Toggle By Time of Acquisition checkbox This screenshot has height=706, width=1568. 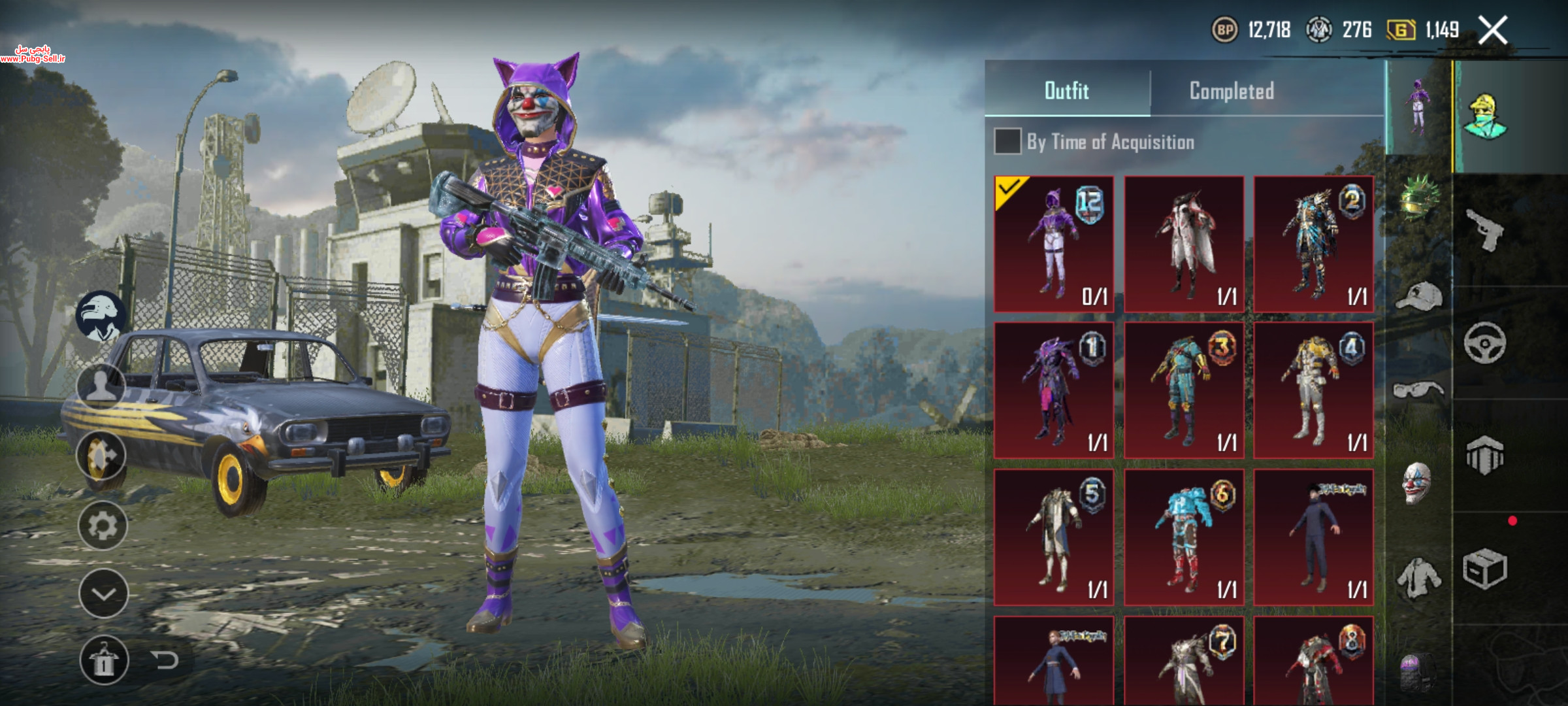click(1007, 142)
